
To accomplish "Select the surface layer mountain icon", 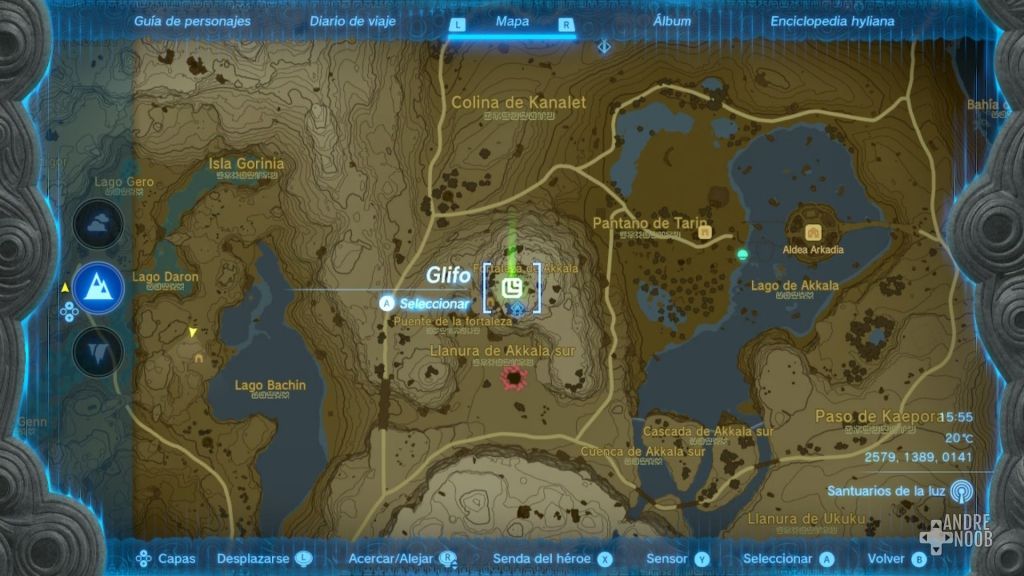I will [x=98, y=288].
